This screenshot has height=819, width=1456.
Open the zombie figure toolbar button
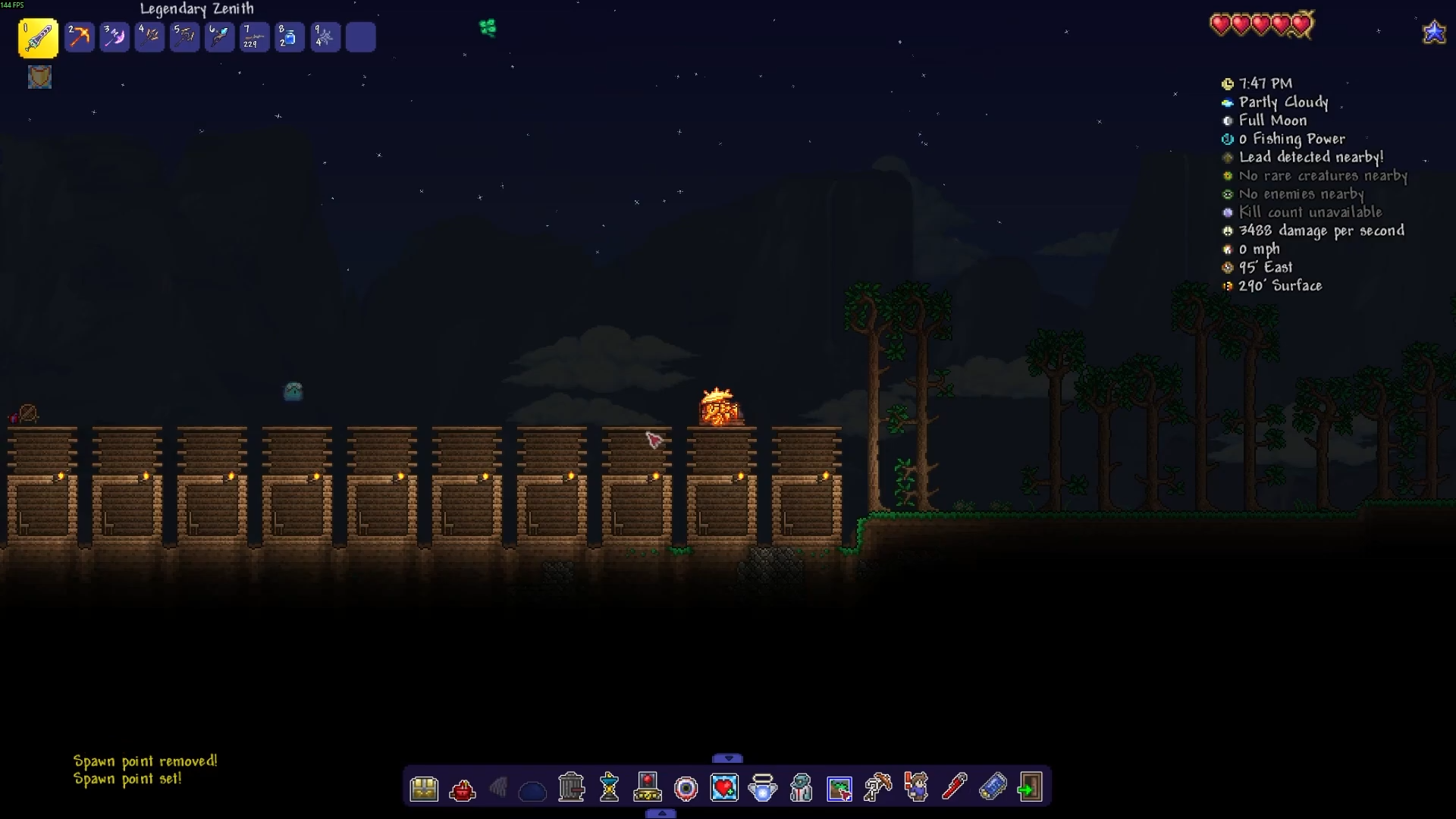point(801,788)
